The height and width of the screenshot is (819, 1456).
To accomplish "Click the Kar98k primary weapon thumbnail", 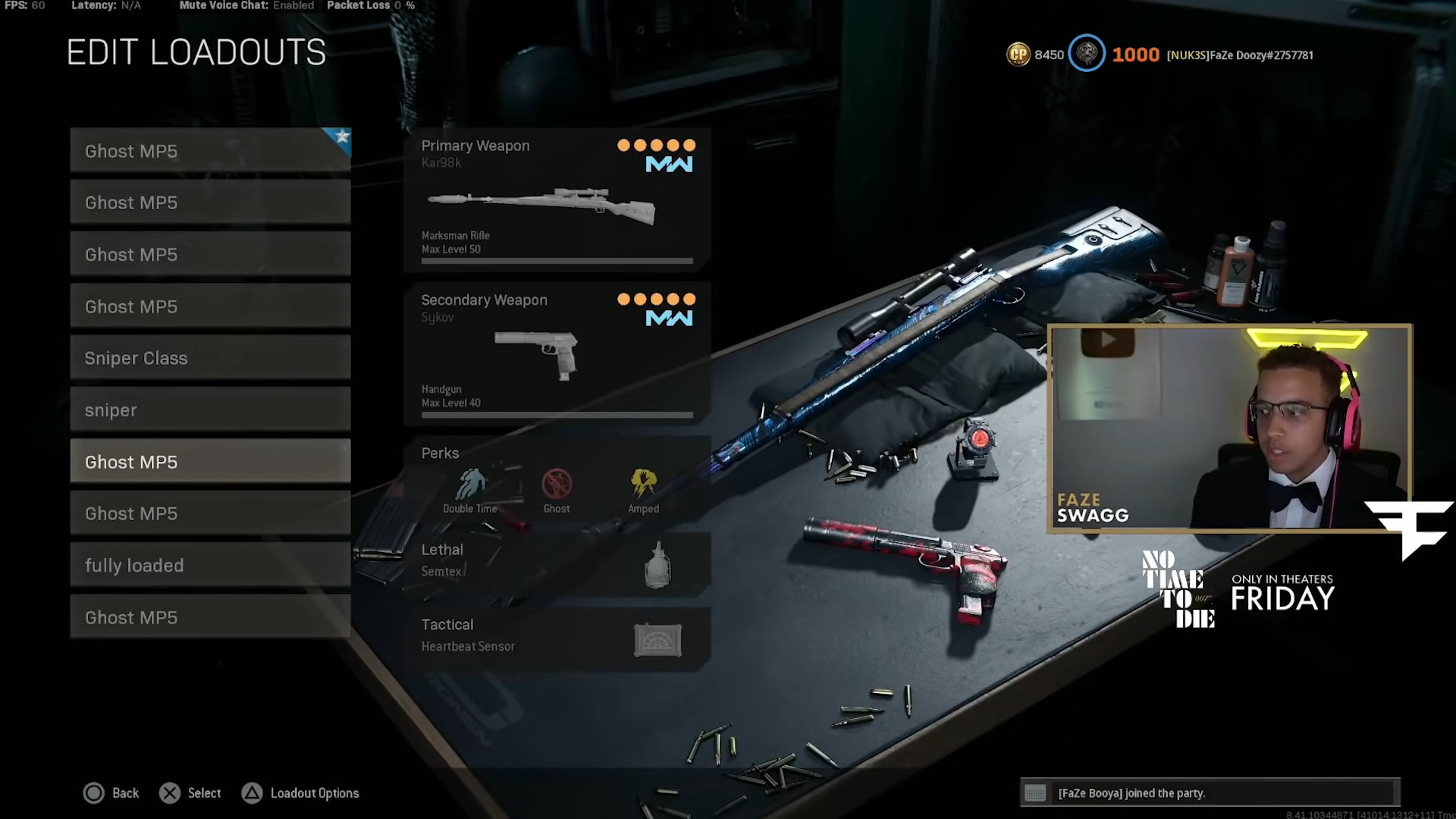I will [x=543, y=205].
